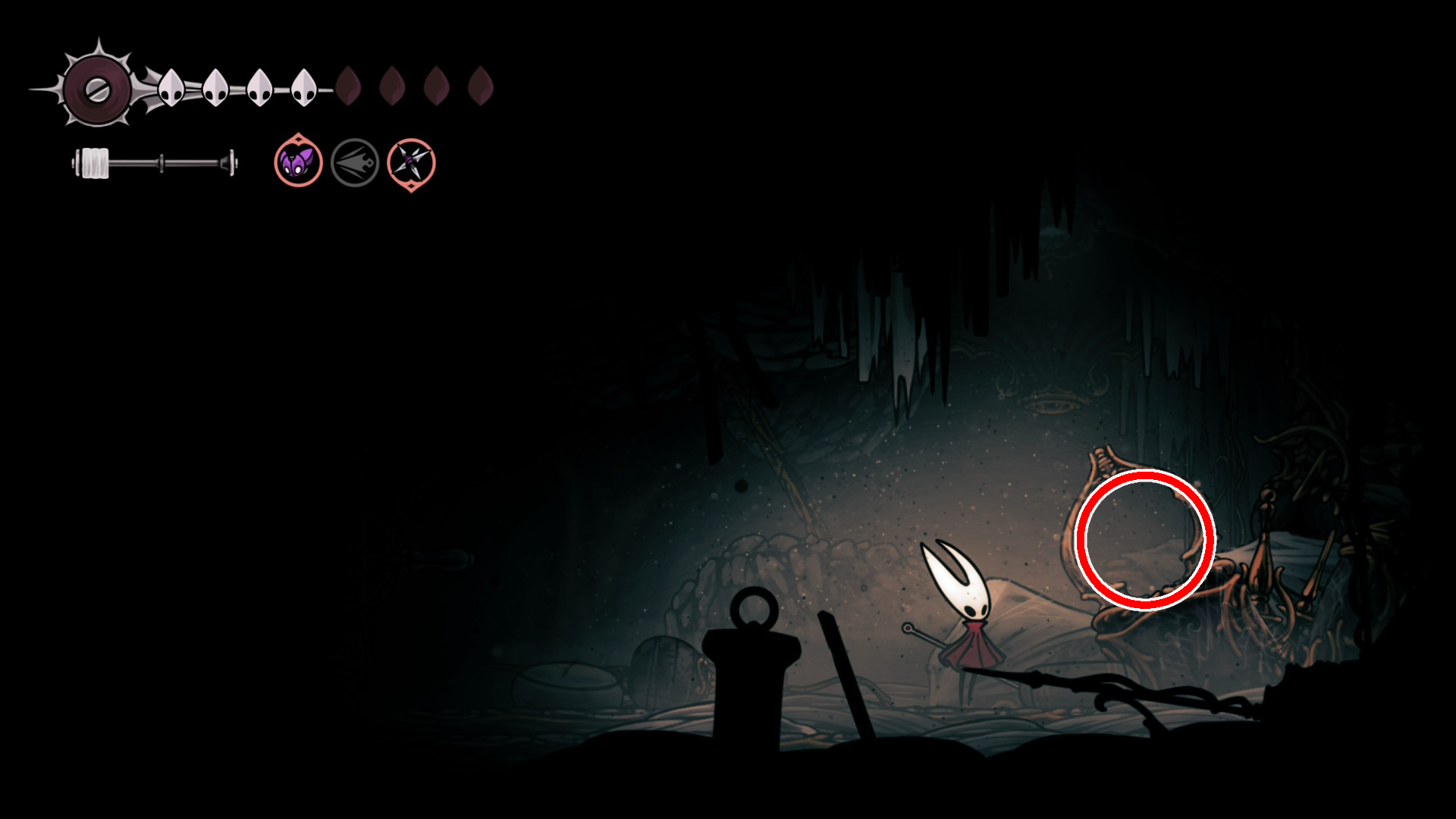The width and height of the screenshot is (1456, 819).
Task: Select the purple beetle tool icon
Action: point(298,162)
